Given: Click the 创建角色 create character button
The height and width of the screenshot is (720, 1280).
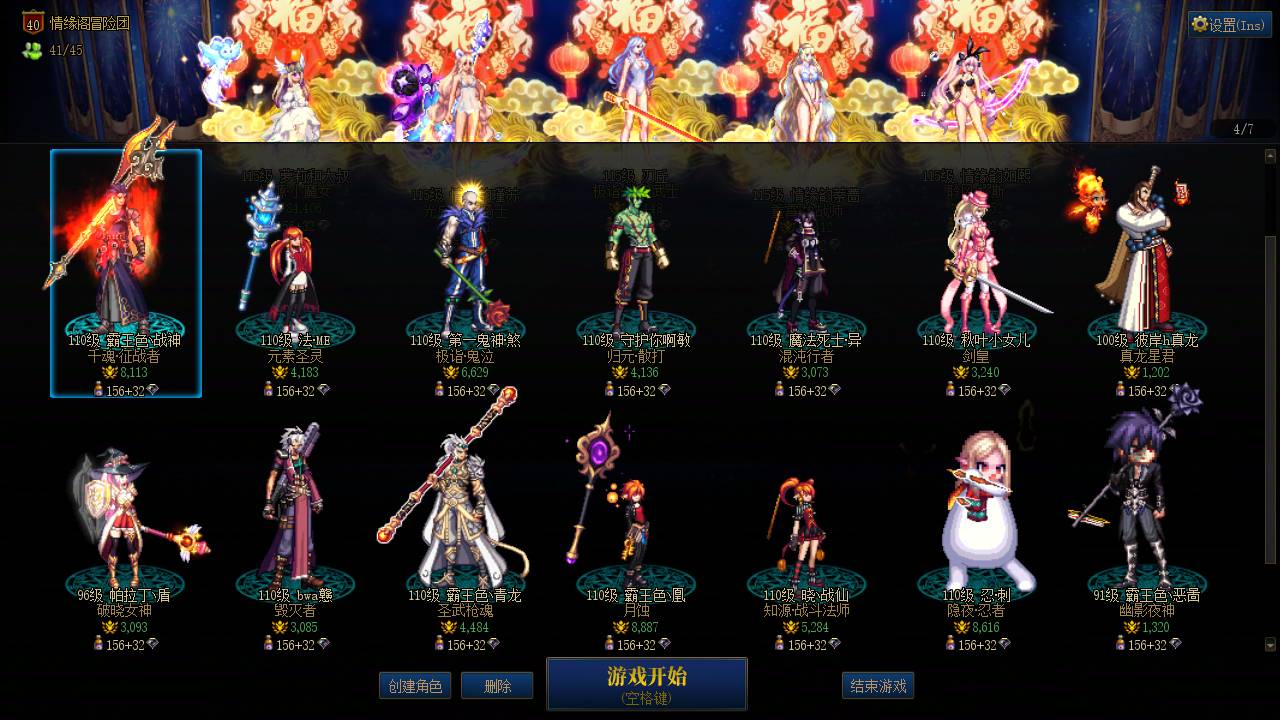Looking at the screenshot, I should 415,686.
